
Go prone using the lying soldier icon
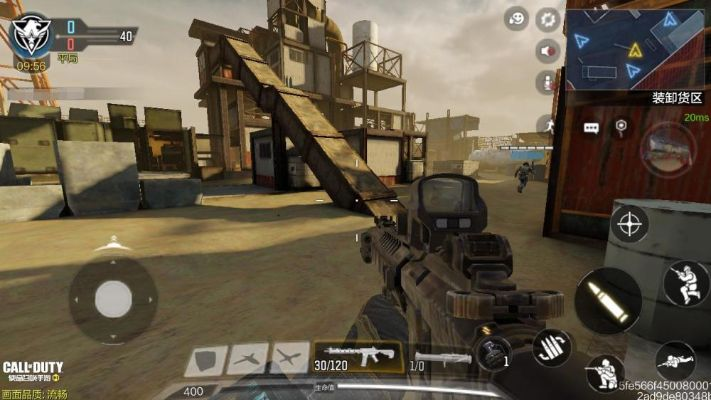[676, 361]
